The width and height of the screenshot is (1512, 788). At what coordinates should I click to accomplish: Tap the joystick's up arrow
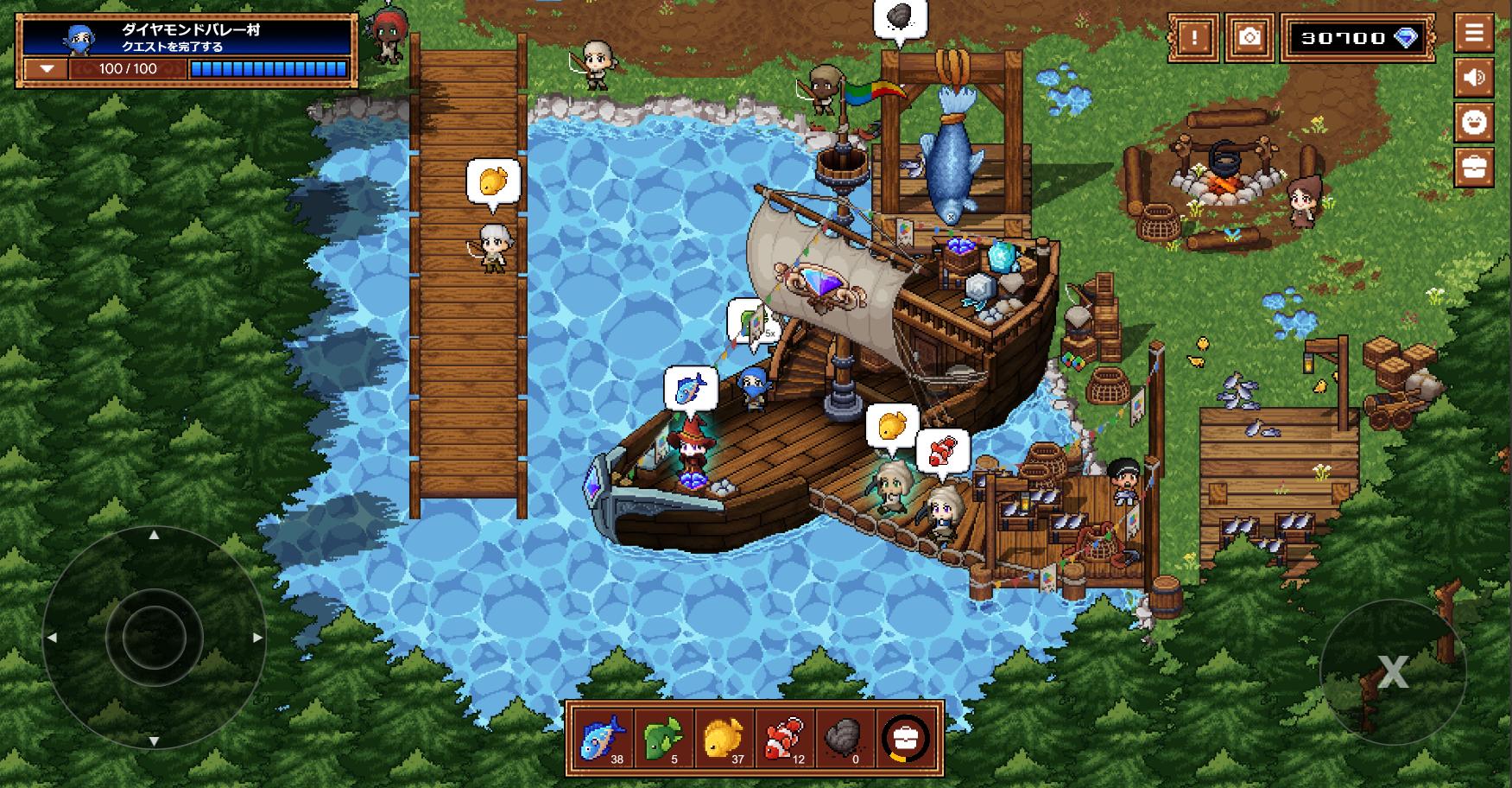(154, 536)
